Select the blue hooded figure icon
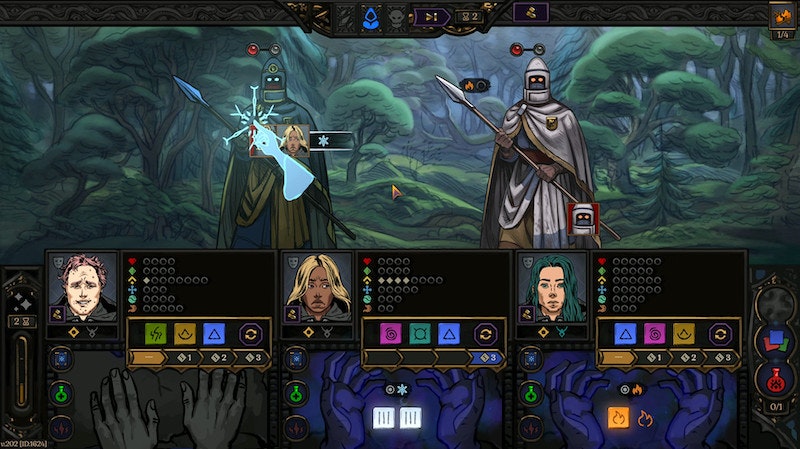Viewport: 800px width, 449px height. pyautogui.click(x=371, y=16)
